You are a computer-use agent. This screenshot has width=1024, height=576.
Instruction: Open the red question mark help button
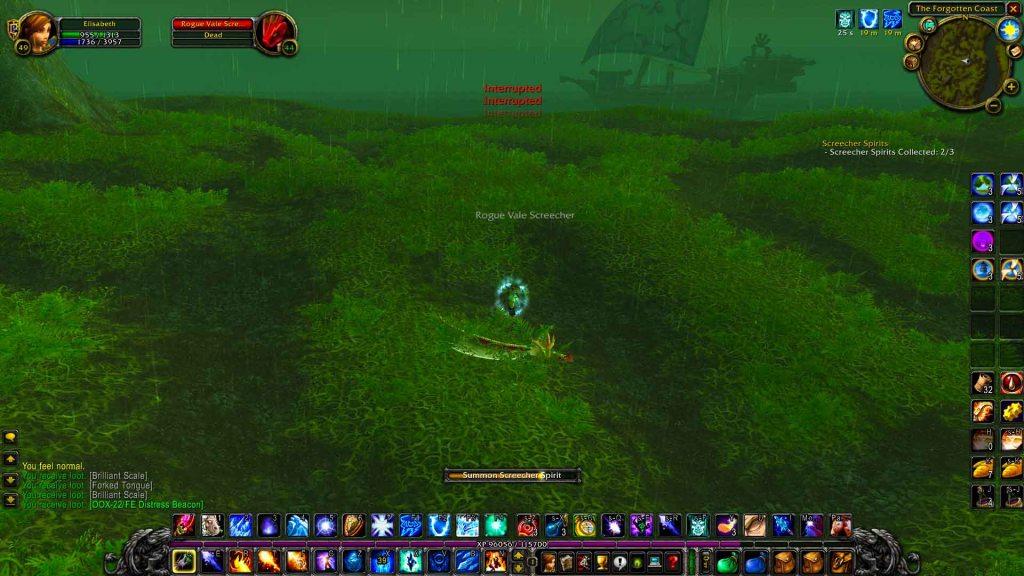tap(674, 563)
